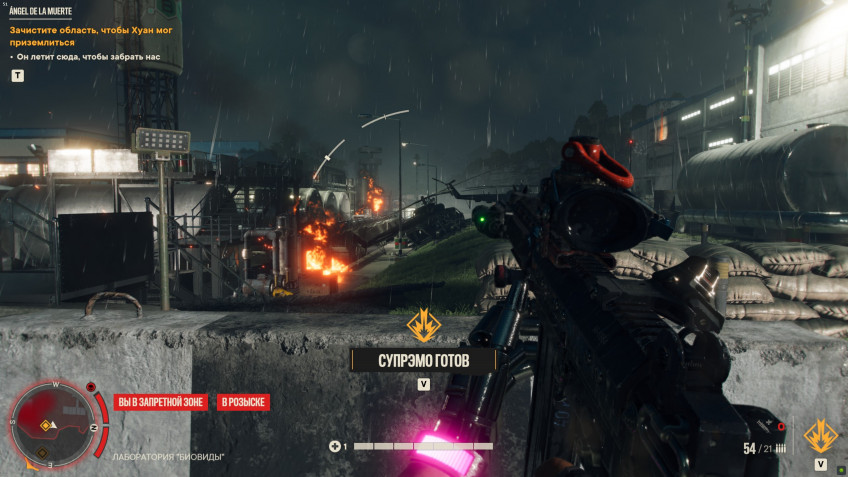Image resolution: width=848 pixels, height=477 pixels.
Task: Select the «Вы в запретной зоне» warning badge
Action: click(x=161, y=402)
